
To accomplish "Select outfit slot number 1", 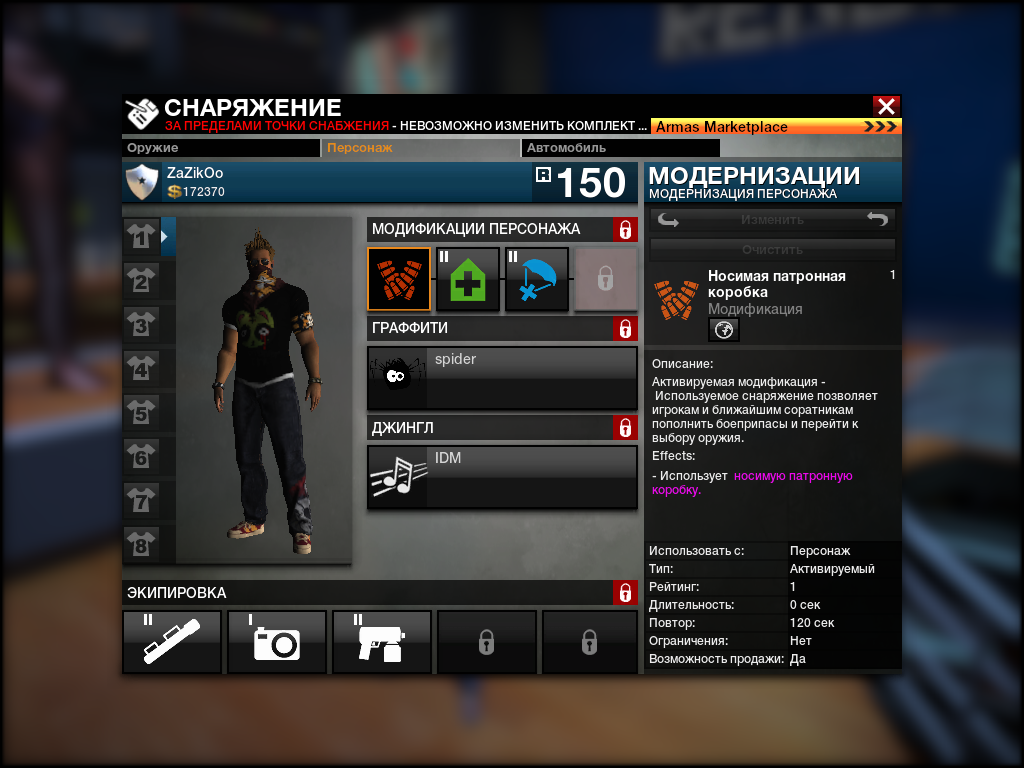I will pos(142,237).
